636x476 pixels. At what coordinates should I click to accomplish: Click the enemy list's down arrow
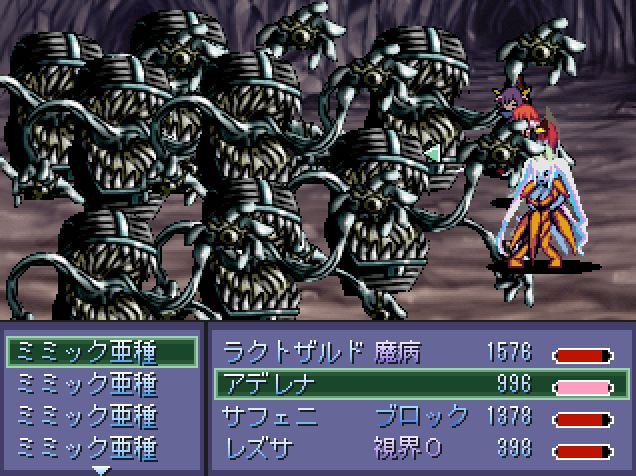click(101, 468)
